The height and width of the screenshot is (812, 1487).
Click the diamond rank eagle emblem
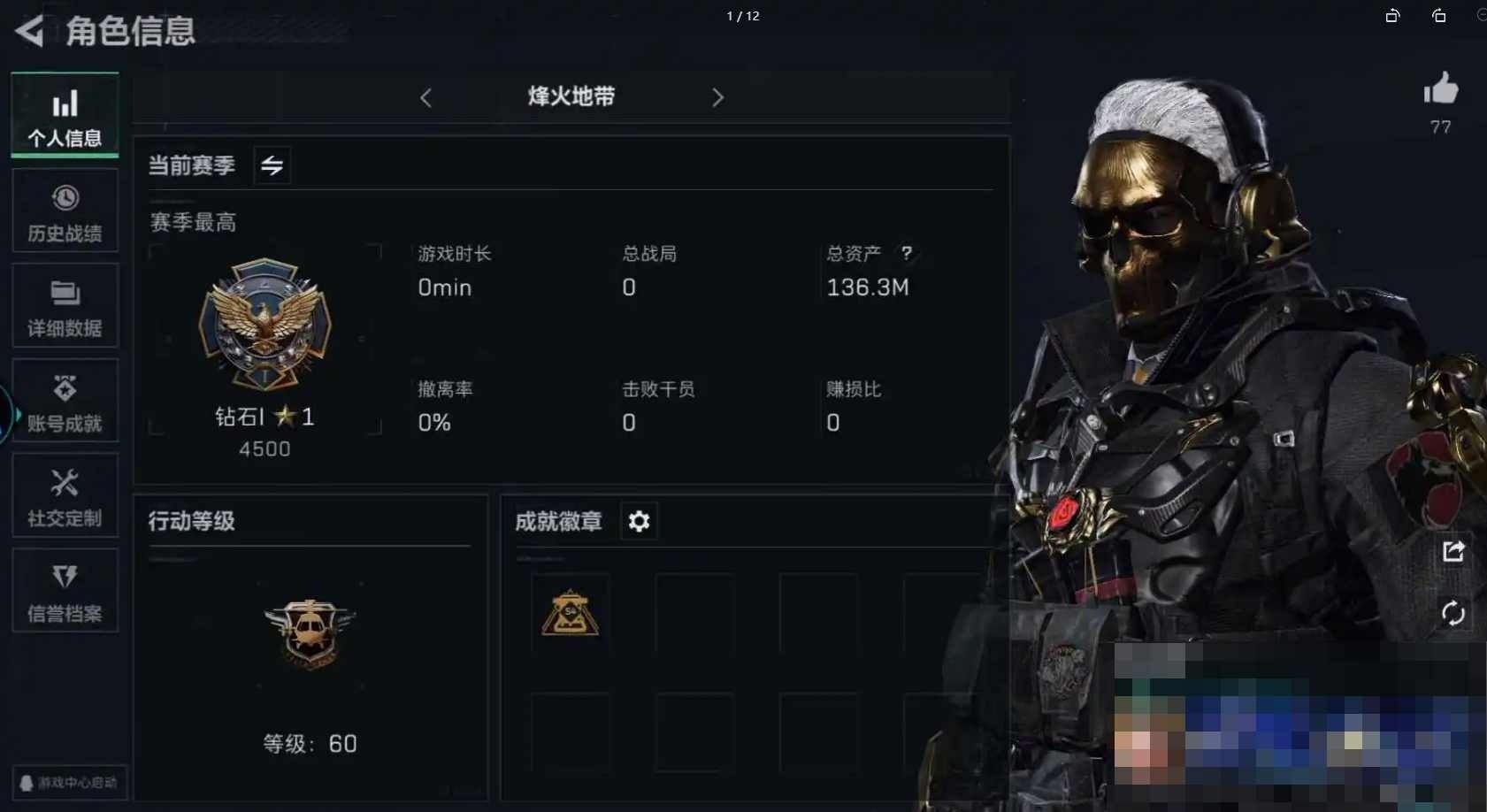coord(264,324)
